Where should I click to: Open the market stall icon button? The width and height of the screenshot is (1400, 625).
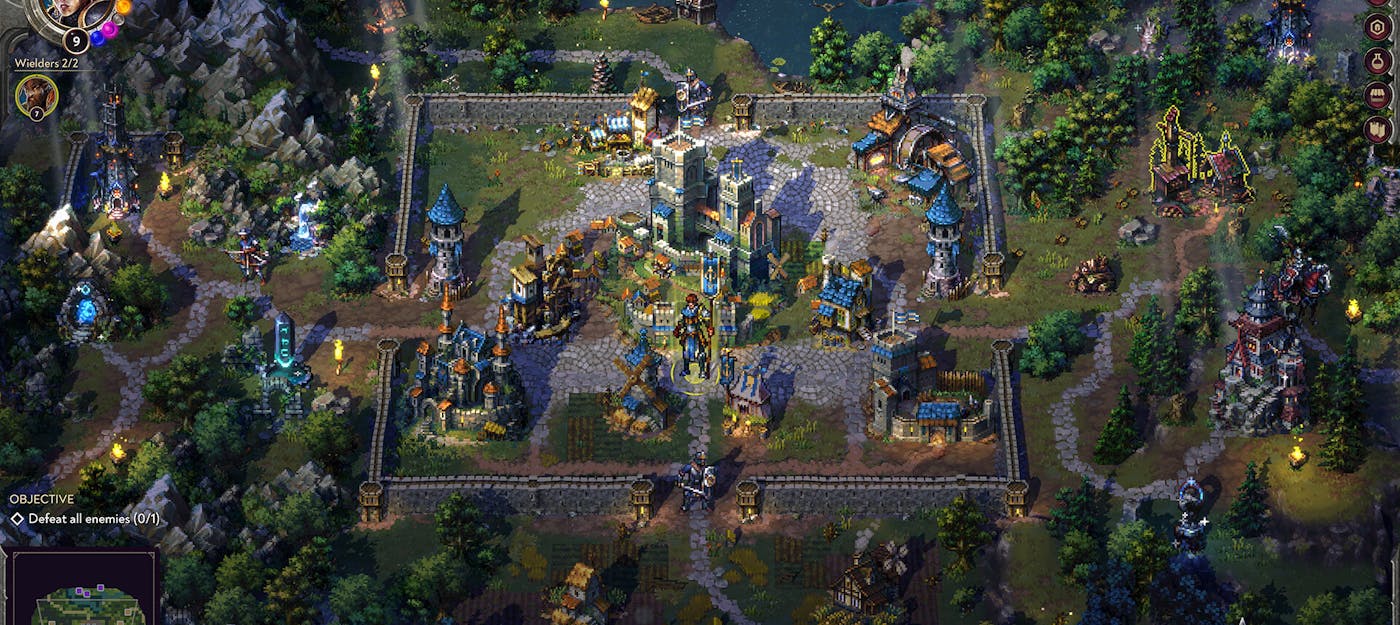click(x=1377, y=95)
